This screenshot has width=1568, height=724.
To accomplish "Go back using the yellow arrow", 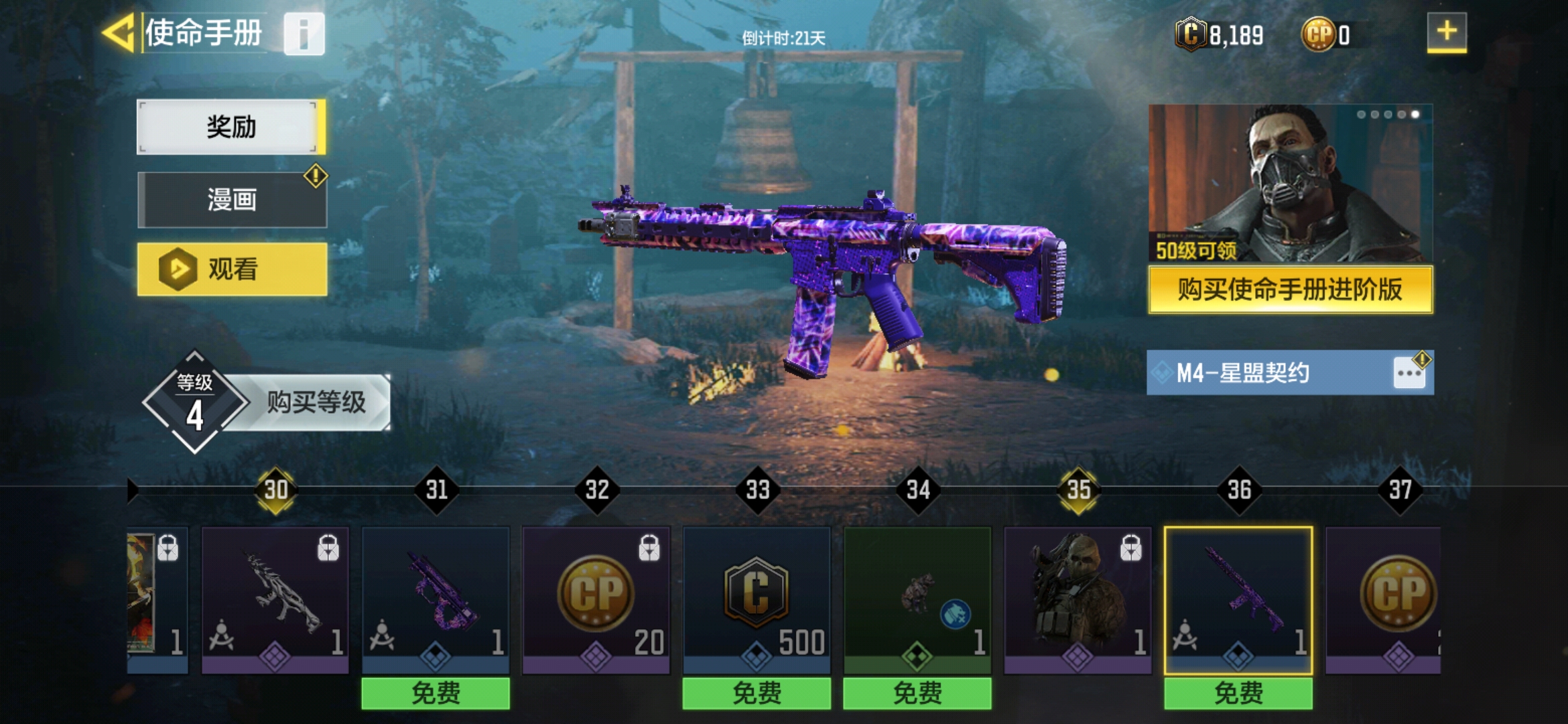I will pos(119,32).
